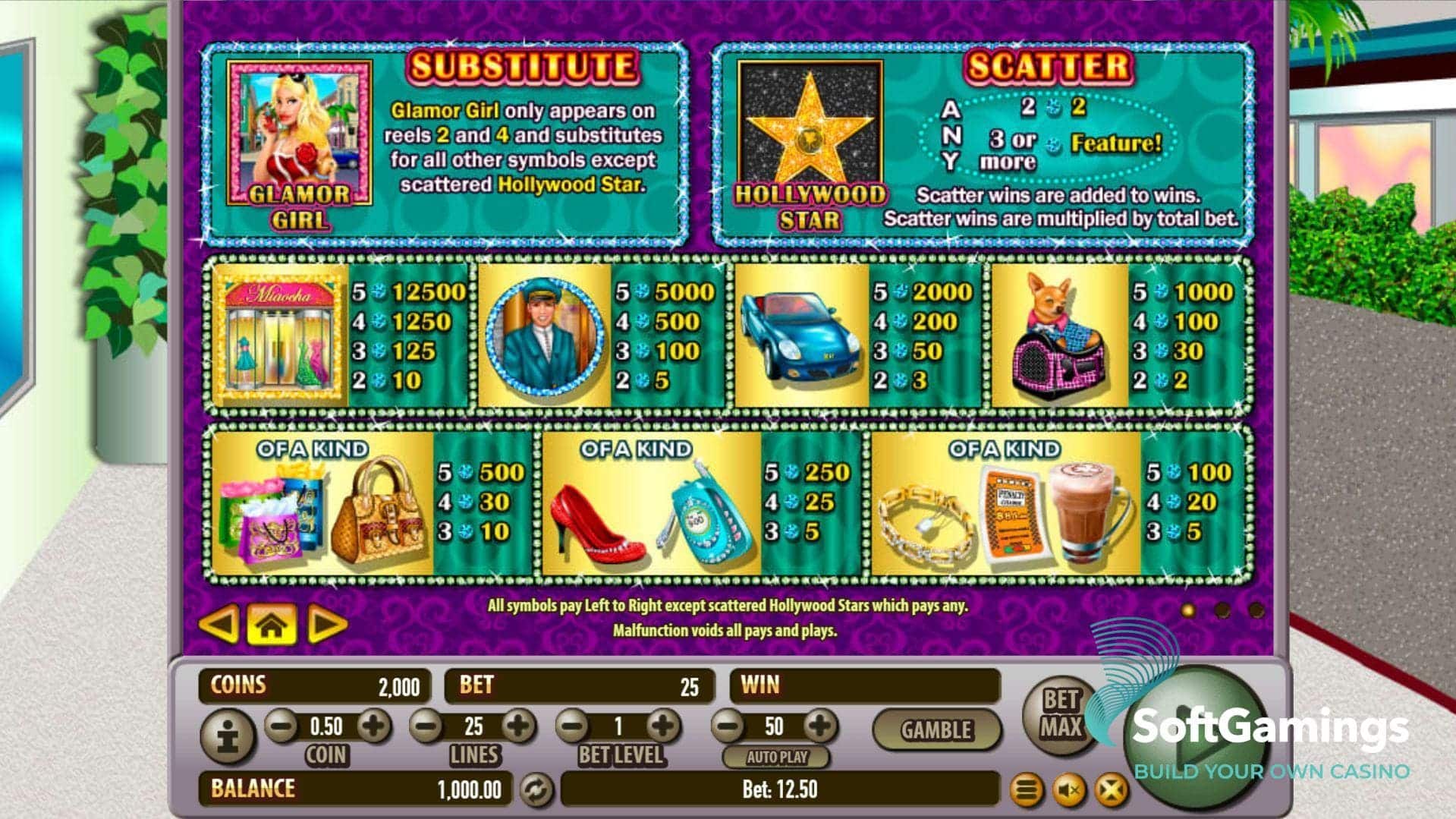Increase the coin value
This screenshot has width=1456, height=819.
tap(373, 726)
